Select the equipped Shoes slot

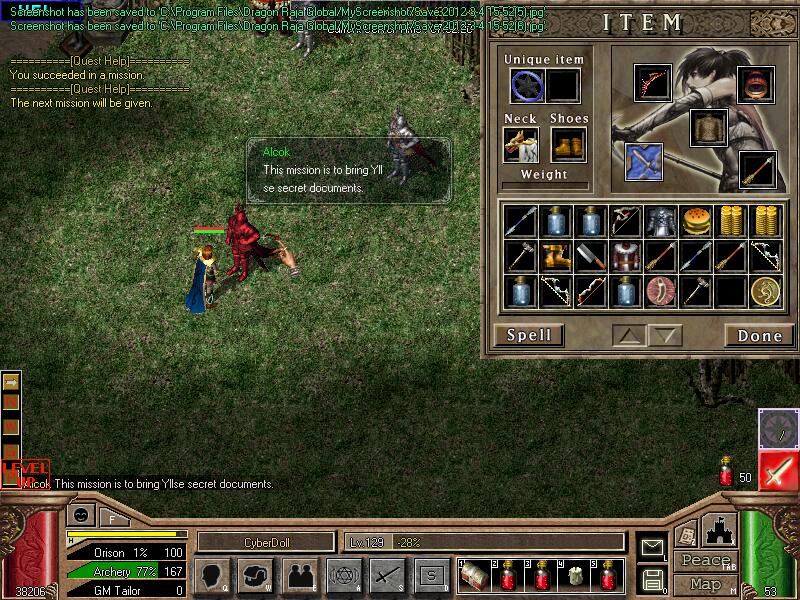pyautogui.click(x=568, y=144)
